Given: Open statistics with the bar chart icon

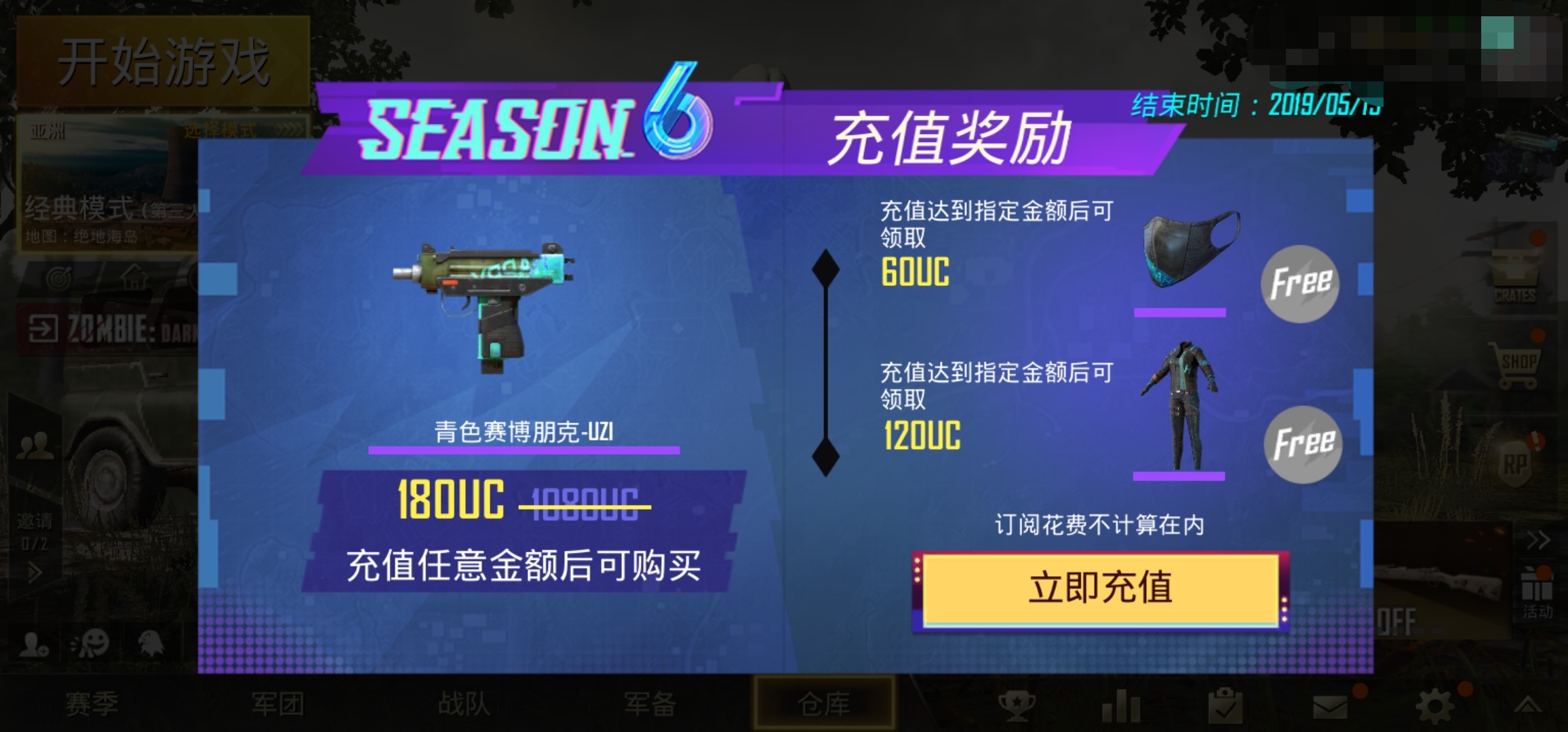Looking at the screenshot, I should tap(1122, 706).
